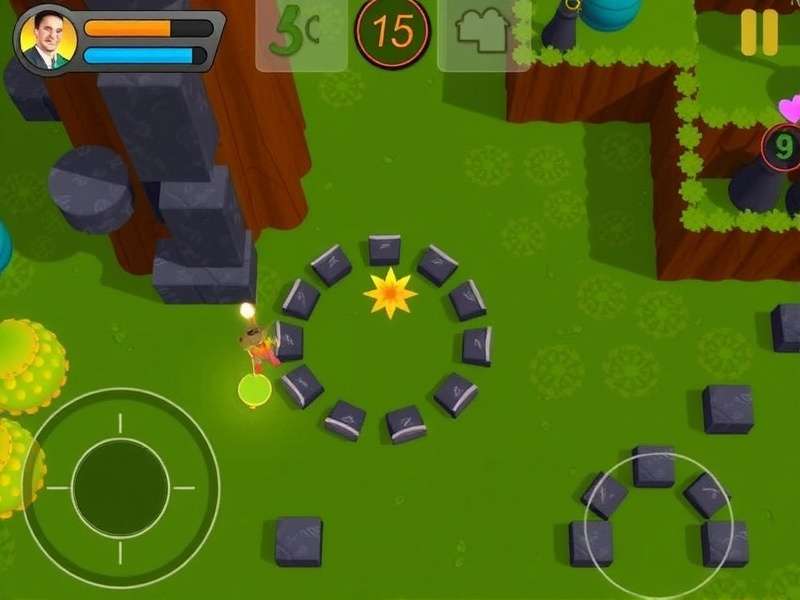The height and width of the screenshot is (600, 800).
Task: Select the building-shaped item slot
Action: 482,33
